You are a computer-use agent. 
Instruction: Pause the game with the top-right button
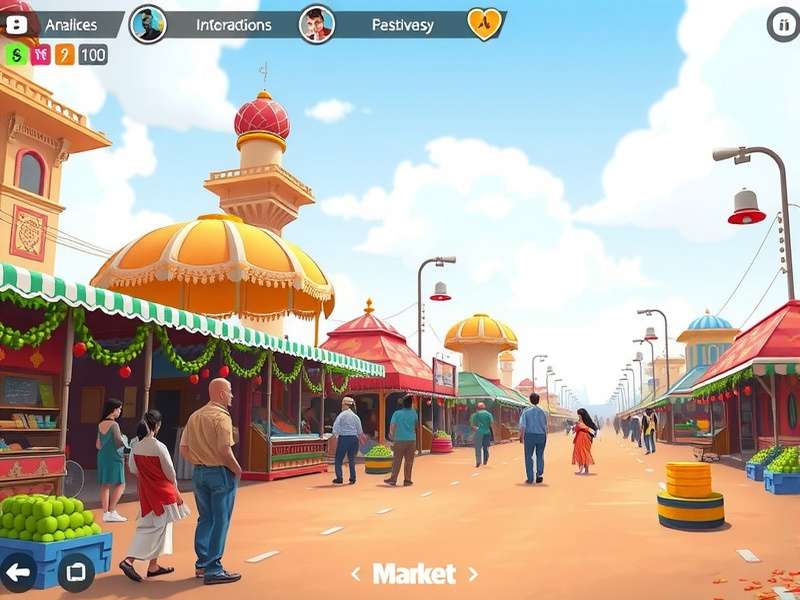(783, 25)
